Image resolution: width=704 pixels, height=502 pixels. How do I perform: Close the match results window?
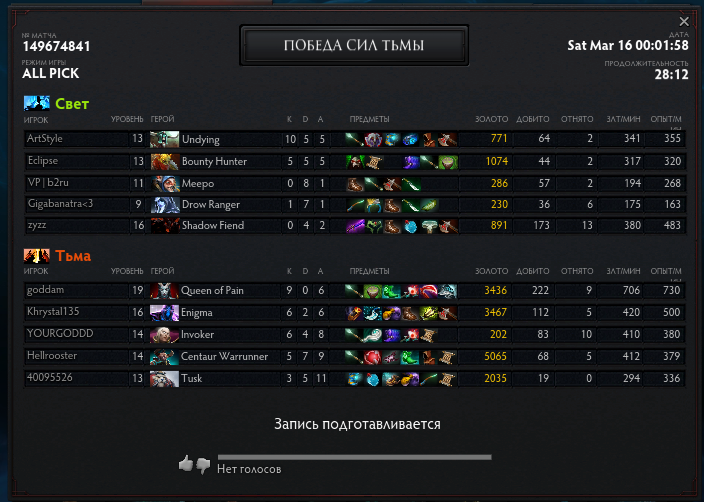pyautogui.click(x=684, y=21)
